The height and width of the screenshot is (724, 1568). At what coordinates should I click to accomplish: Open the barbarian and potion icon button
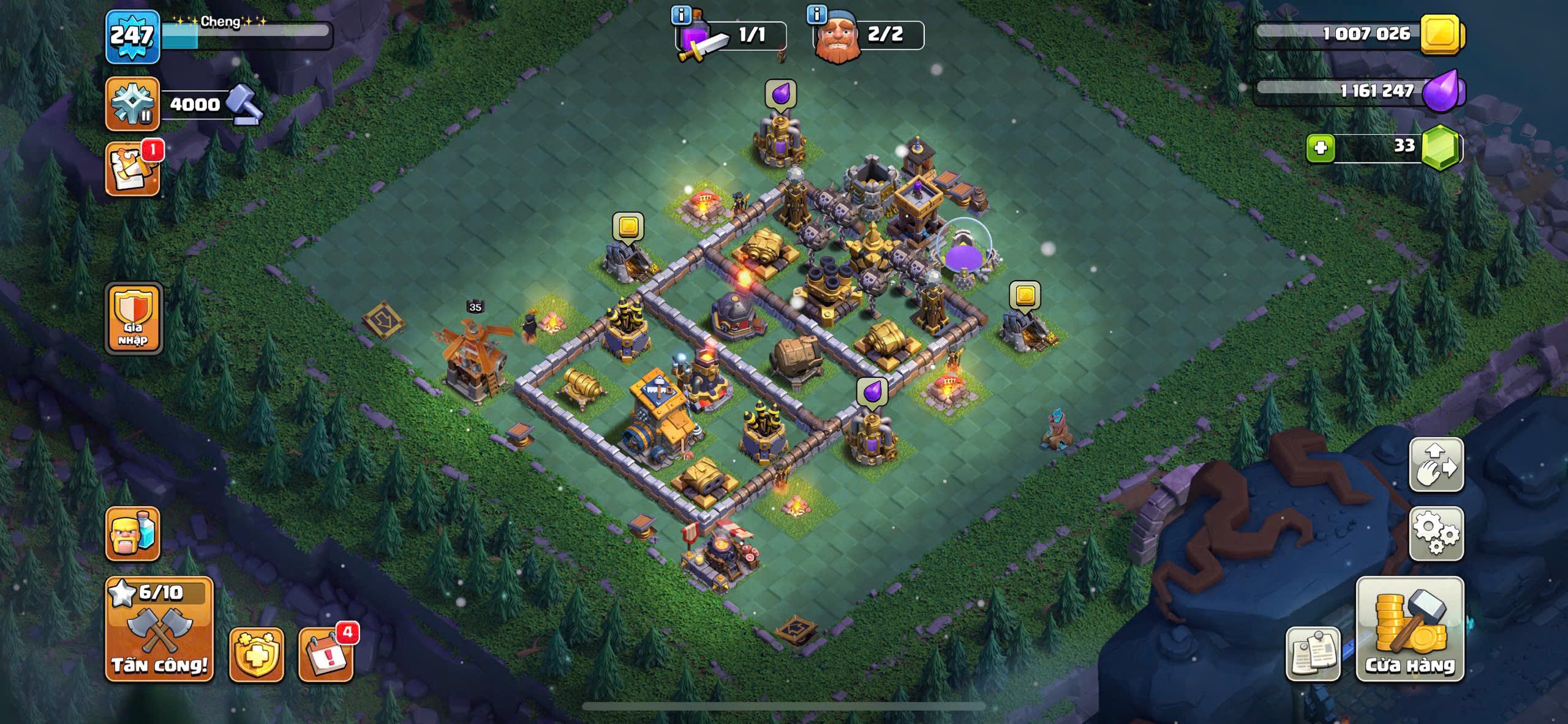[x=132, y=534]
